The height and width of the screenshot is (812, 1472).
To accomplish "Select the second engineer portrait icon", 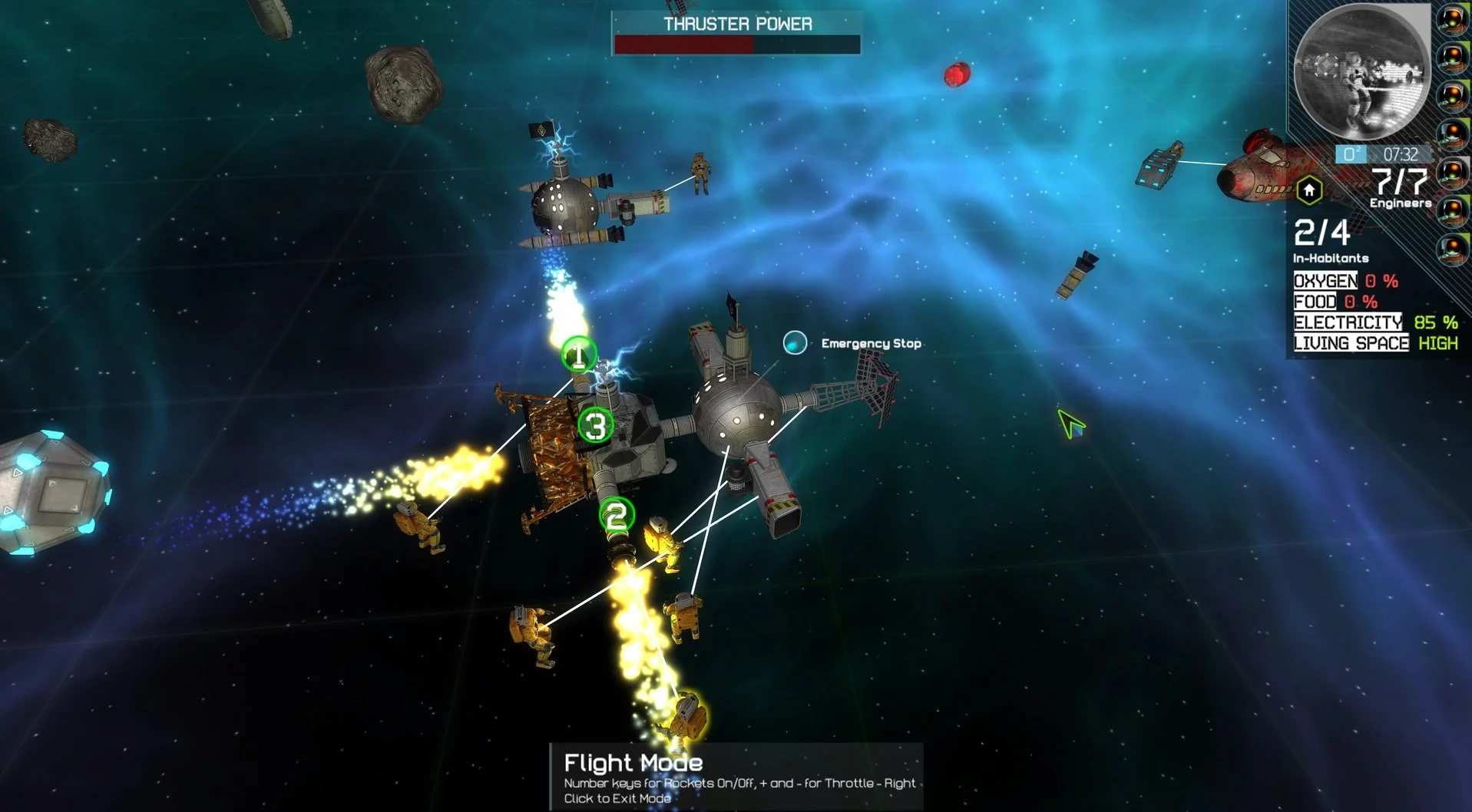I will click(1453, 59).
